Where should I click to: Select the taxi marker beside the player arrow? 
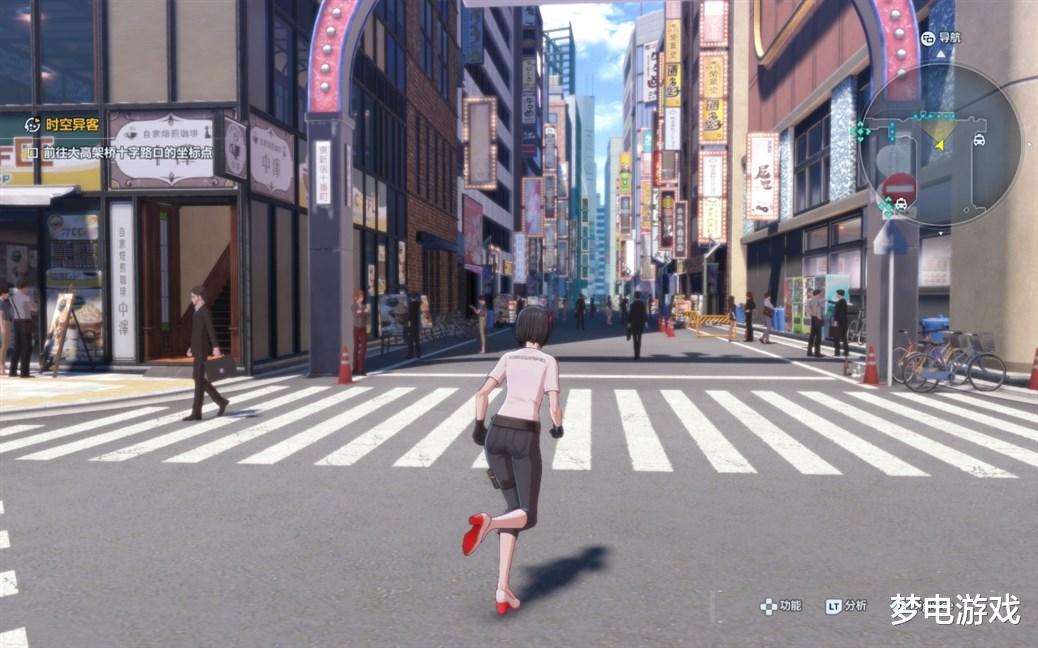[978, 140]
